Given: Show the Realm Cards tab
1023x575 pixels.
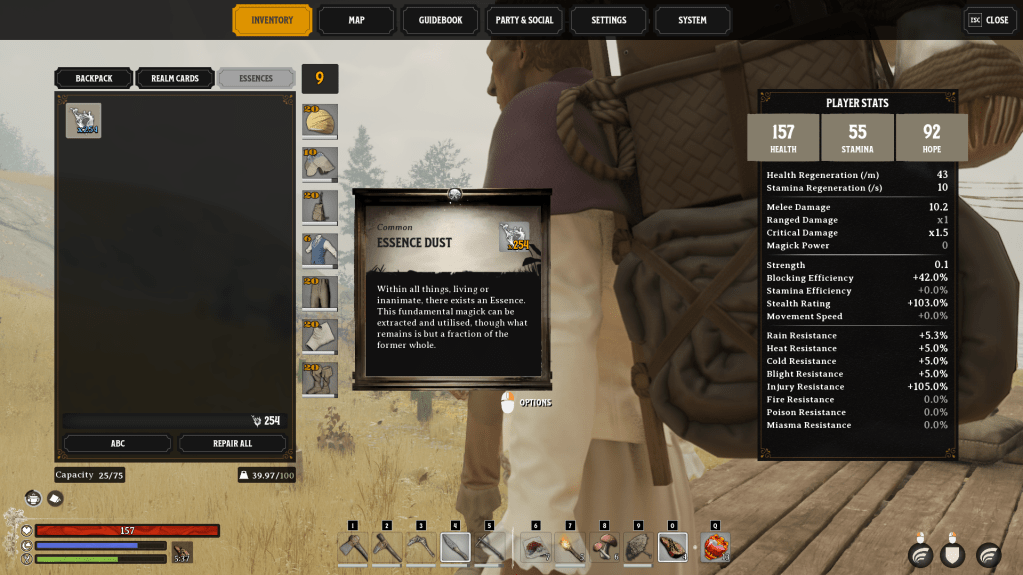Looking at the screenshot, I should pyautogui.click(x=175, y=78).
